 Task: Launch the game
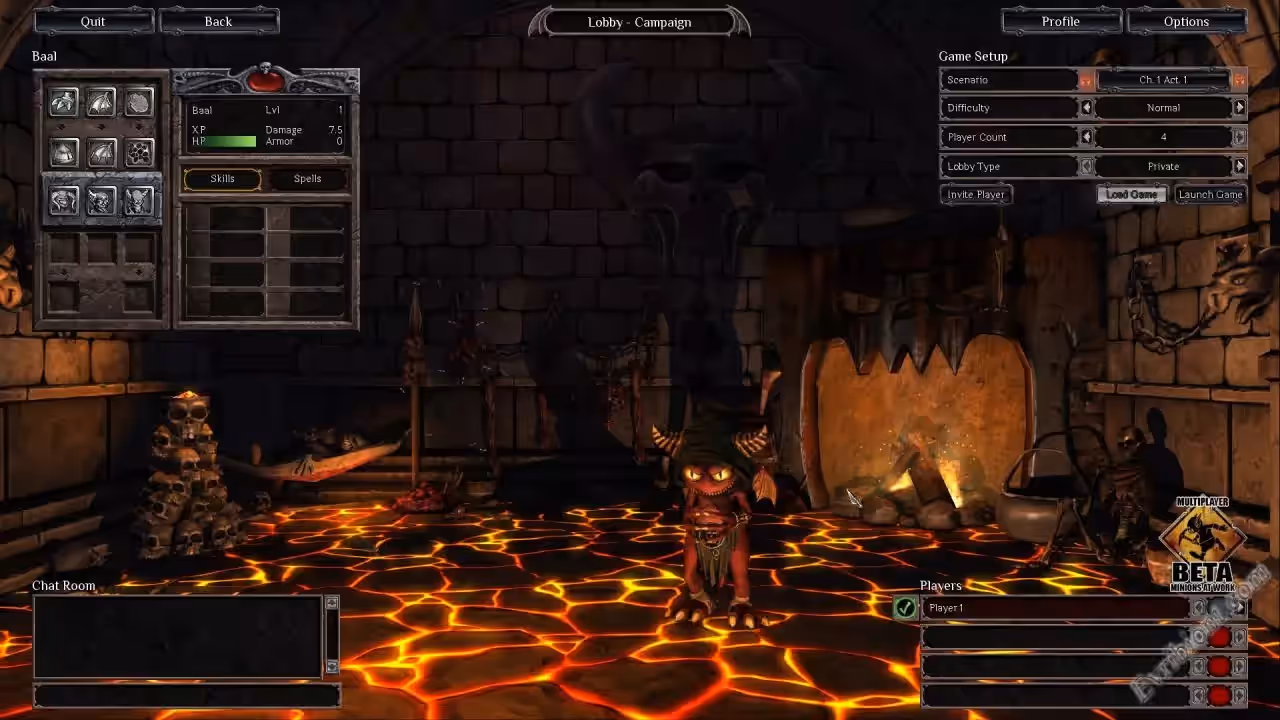(1210, 195)
